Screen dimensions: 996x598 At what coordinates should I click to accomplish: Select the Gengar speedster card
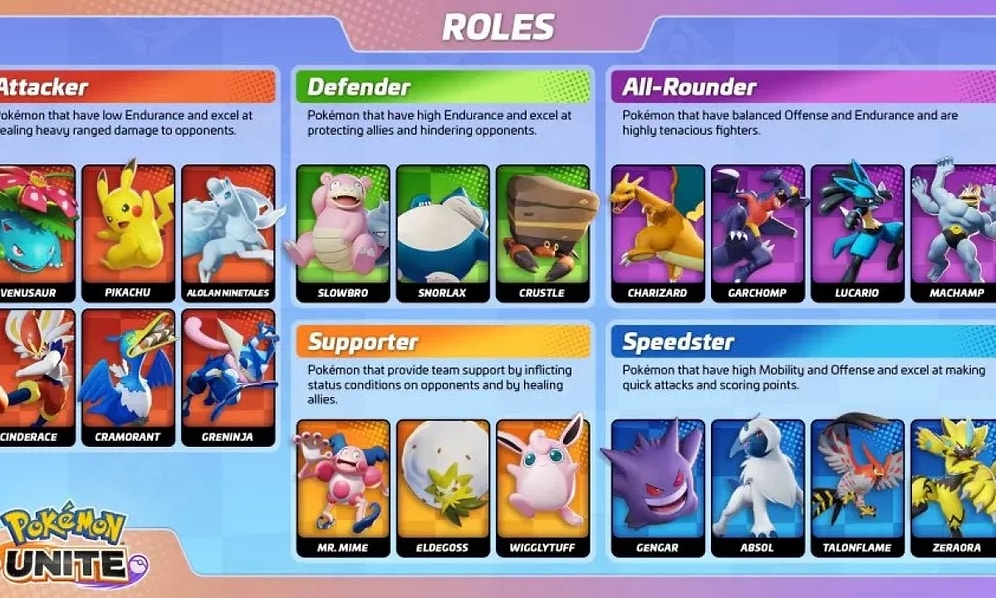657,489
